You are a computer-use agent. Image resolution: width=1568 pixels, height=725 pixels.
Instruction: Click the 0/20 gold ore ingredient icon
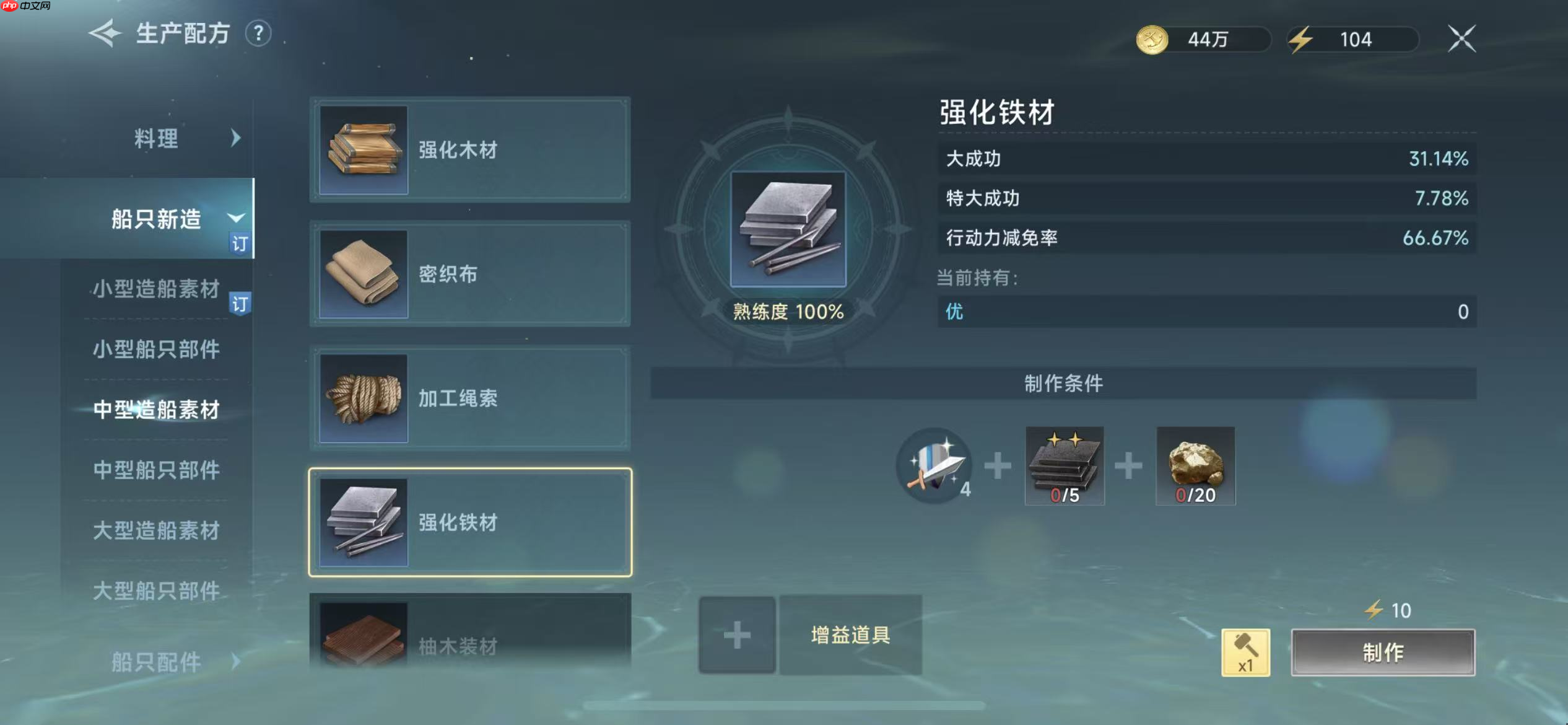1195,467
